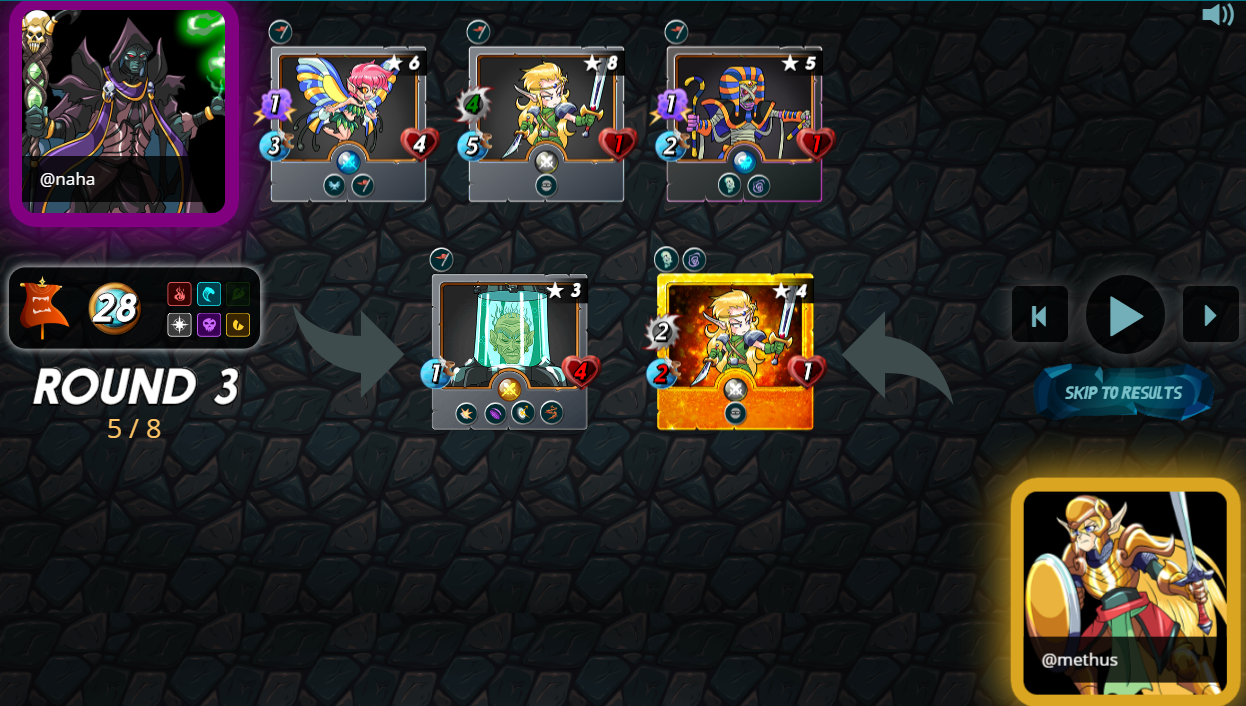The height and width of the screenshot is (706, 1246).
Task: Open @naha's summoner portrait
Action: point(124,111)
